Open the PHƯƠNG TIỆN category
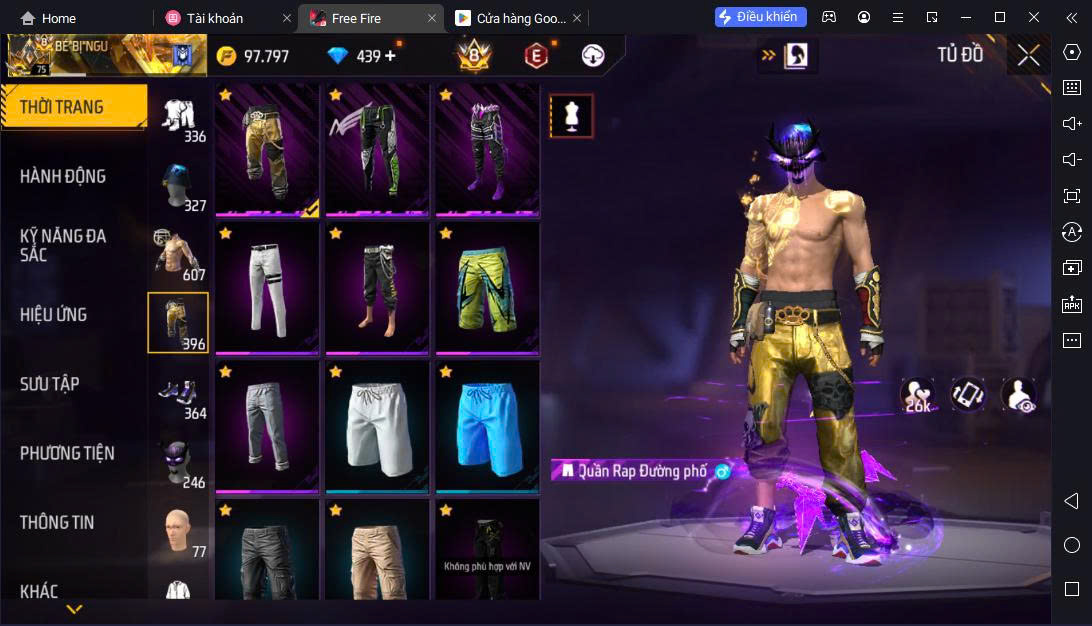This screenshot has width=1092, height=626. pyautogui.click(x=67, y=453)
